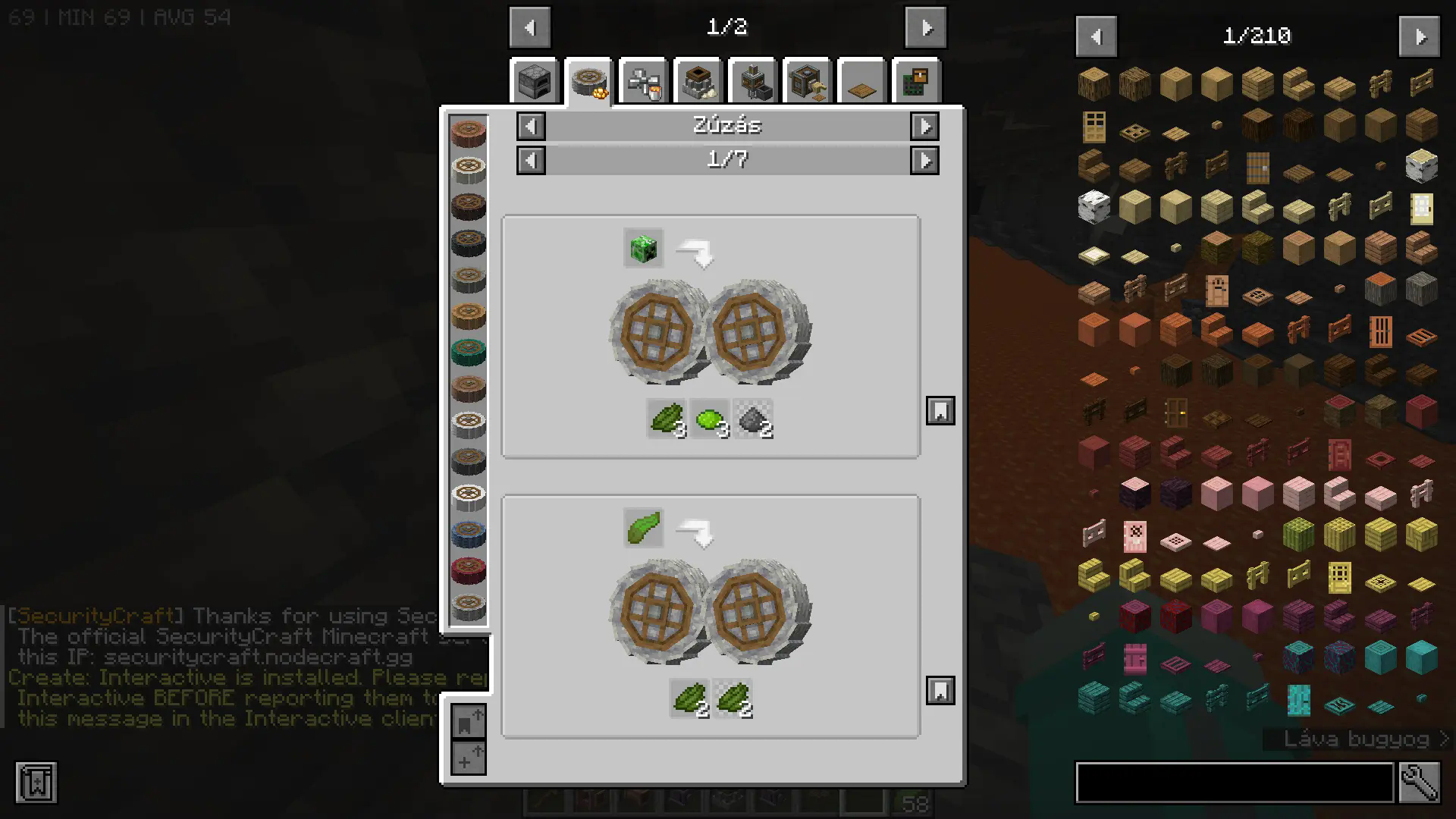Select the teal crushing wheel catalyst
Viewport: 1456px width, 819px height.
[x=468, y=352]
